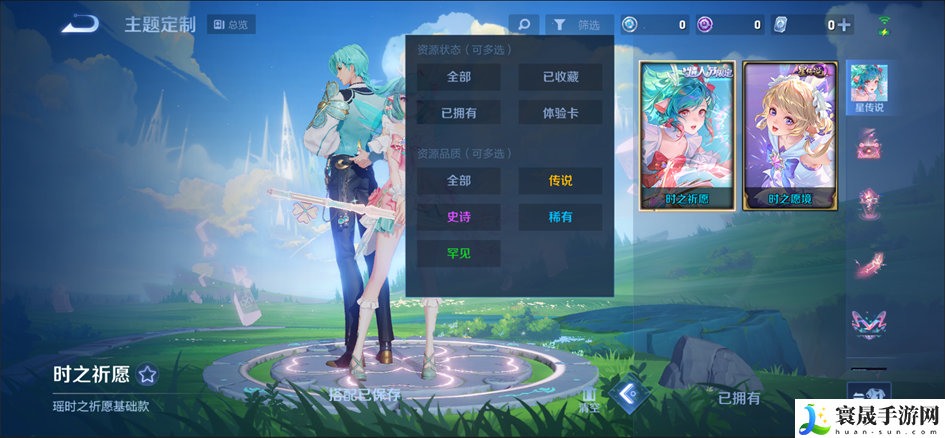This screenshot has width=945, height=438.
Task: Select the 时之愿境 skin card
Action: click(x=790, y=135)
